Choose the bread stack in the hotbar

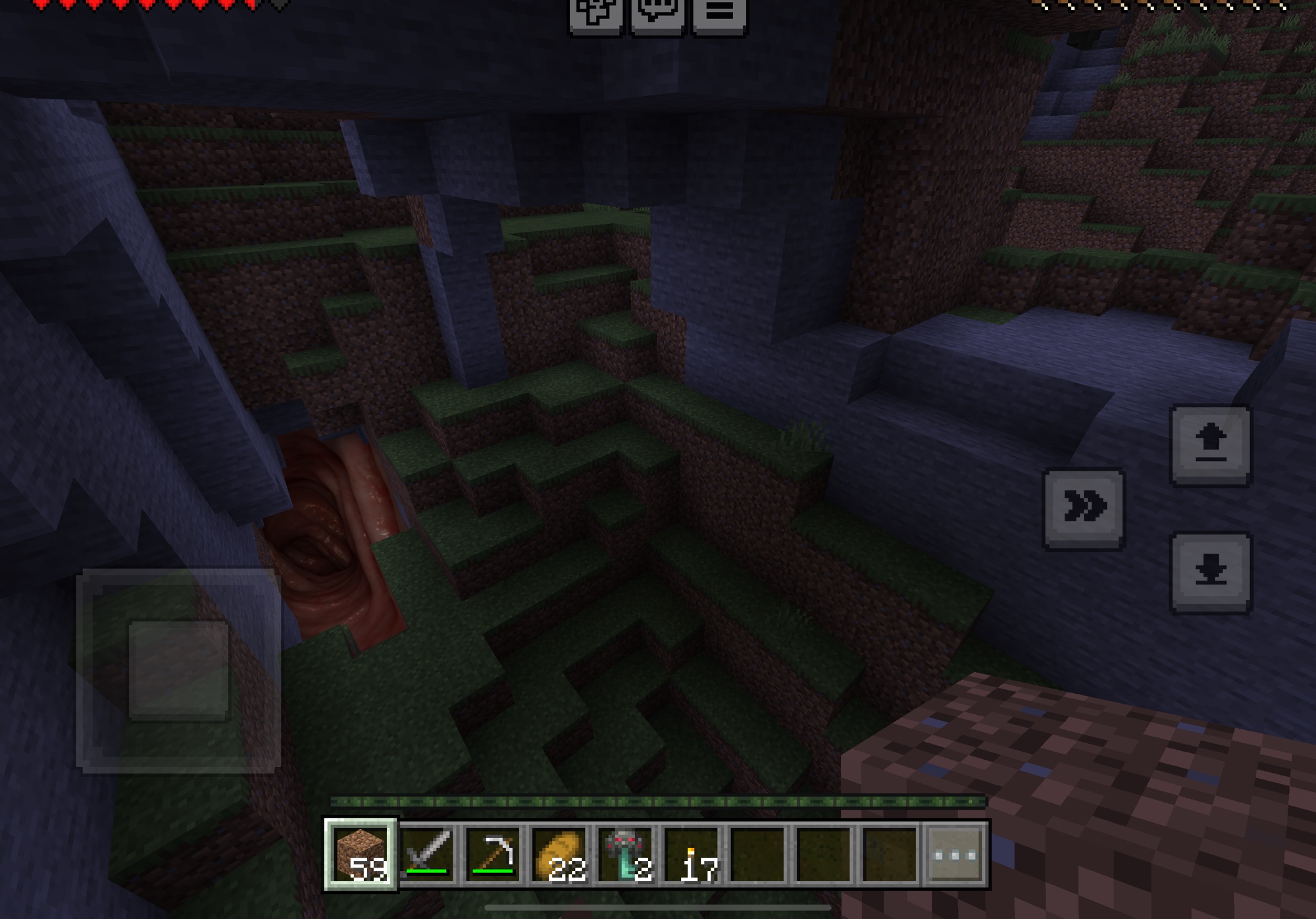560,854
